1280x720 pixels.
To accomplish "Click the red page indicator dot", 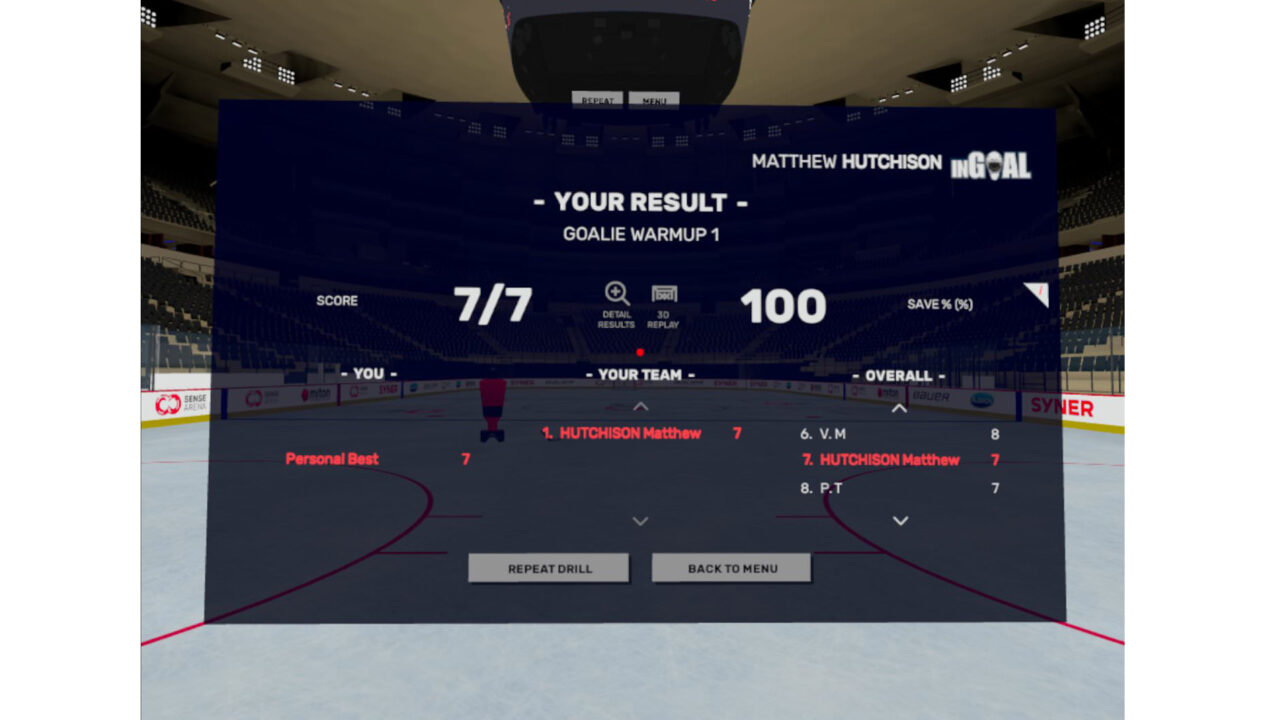I will tap(640, 352).
